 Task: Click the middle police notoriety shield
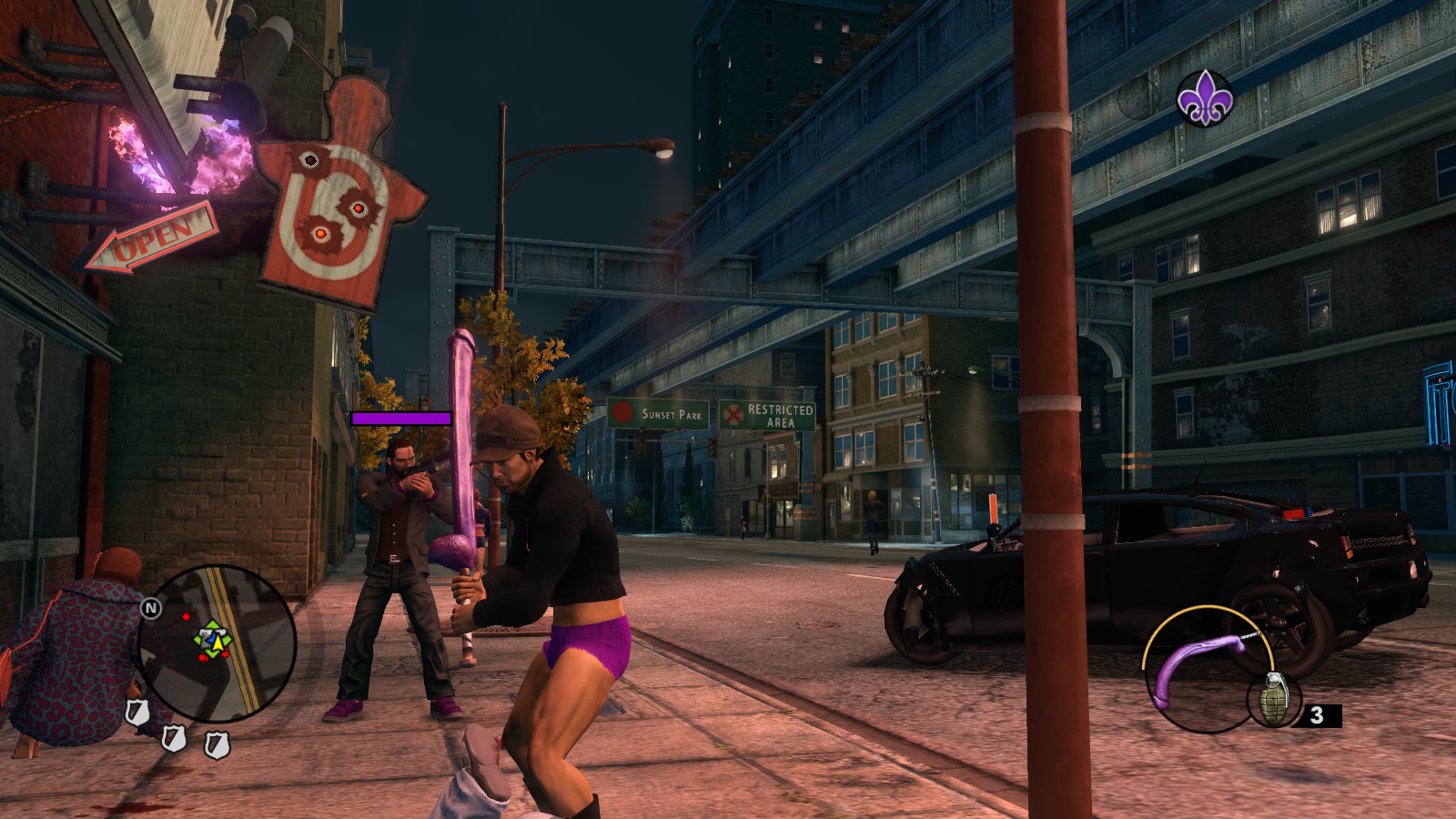click(x=175, y=739)
